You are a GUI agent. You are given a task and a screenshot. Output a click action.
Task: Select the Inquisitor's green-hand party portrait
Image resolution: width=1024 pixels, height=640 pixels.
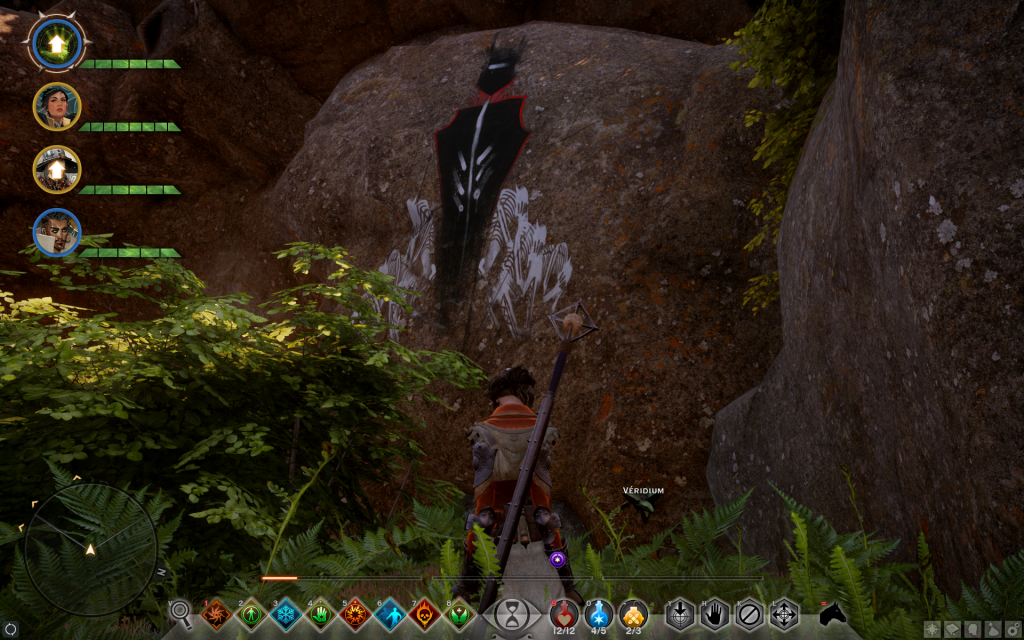[56, 43]
